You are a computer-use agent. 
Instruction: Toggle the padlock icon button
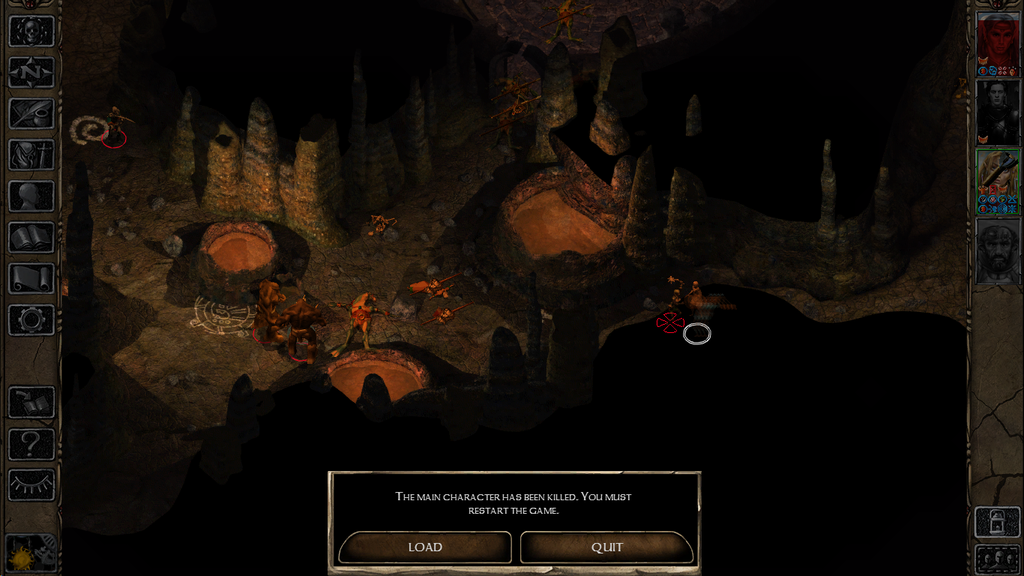(997, 521)
